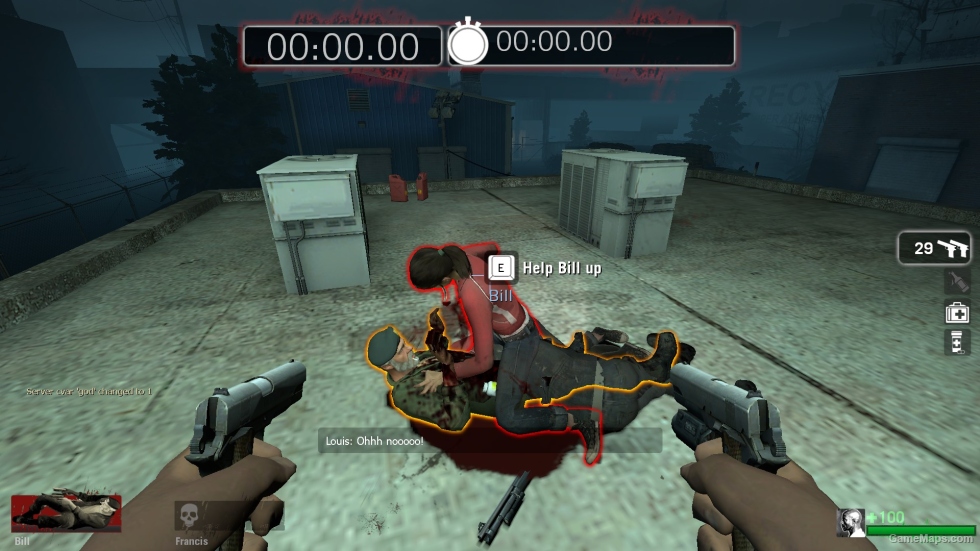Select the pain pills bottle slot
This screenshot has width=980, height=551.
957,342
